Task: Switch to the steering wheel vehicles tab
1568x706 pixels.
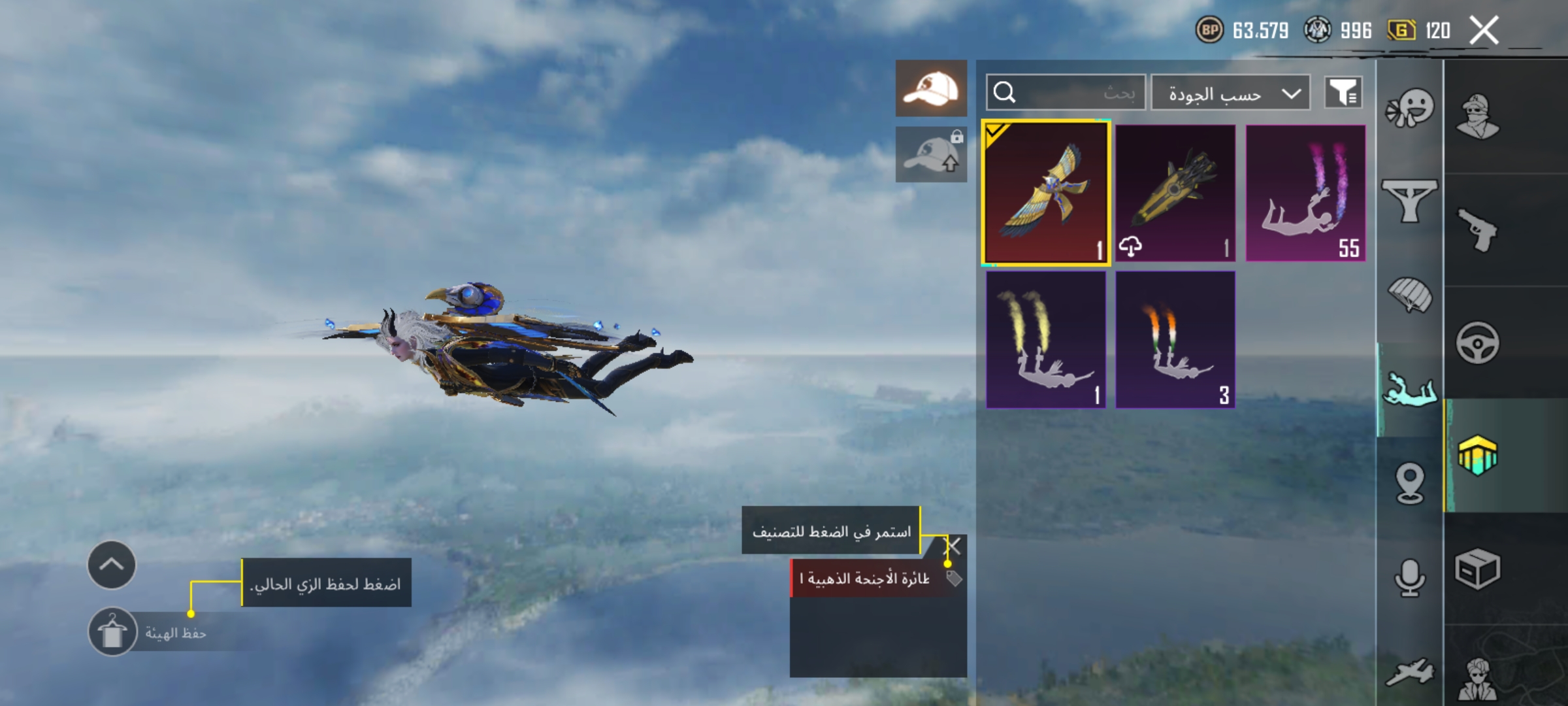Action: tap(1478, 343)
